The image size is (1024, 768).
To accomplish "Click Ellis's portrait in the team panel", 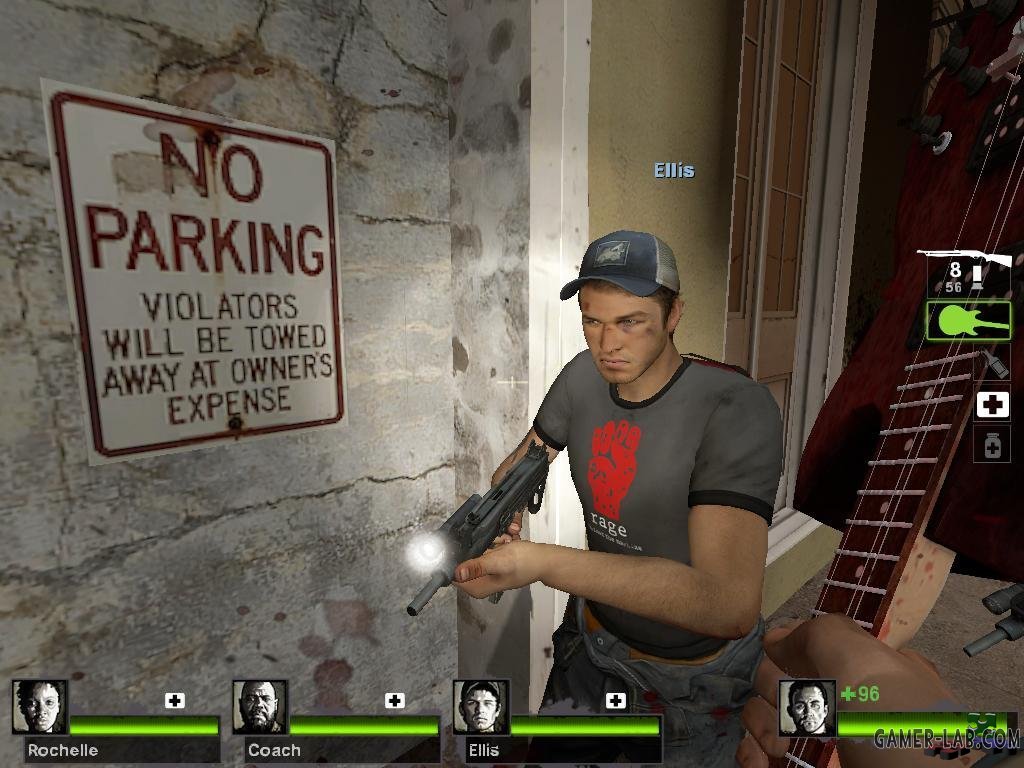I will 481,707.
